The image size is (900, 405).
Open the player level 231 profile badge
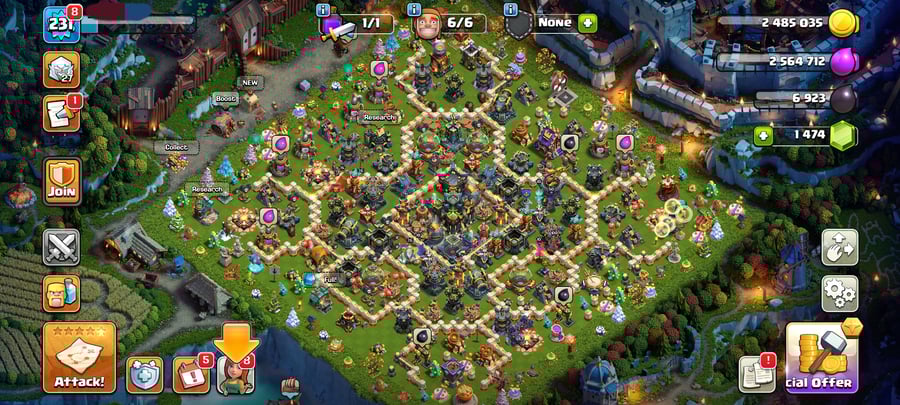click(x=61, y=23)
